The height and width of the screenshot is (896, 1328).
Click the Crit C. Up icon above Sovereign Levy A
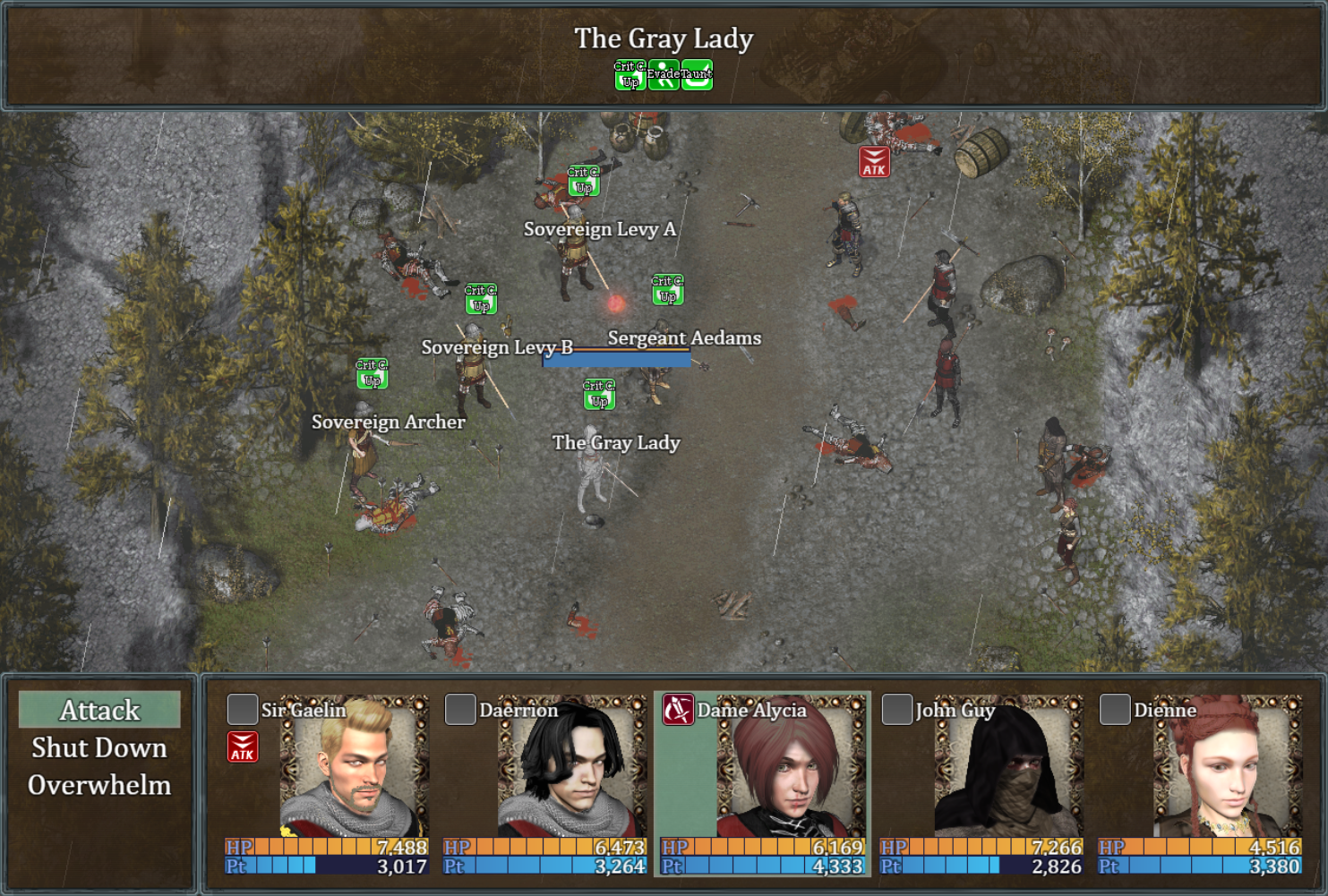(x=583, y=179)
